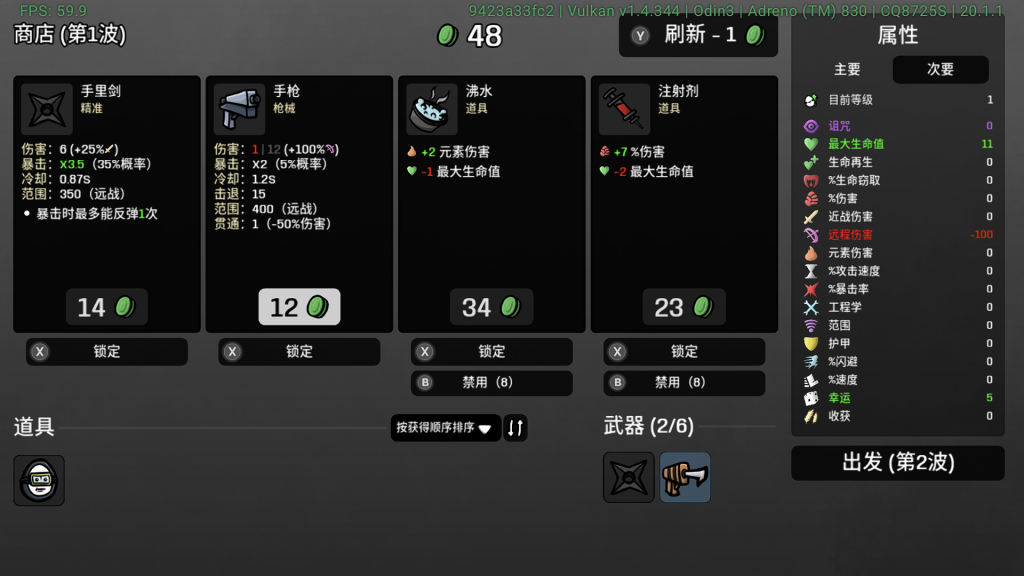Purchase 沸水 item for 34 coins
The height and width of the screenshot is (576, 1024).
click(491, 307)
